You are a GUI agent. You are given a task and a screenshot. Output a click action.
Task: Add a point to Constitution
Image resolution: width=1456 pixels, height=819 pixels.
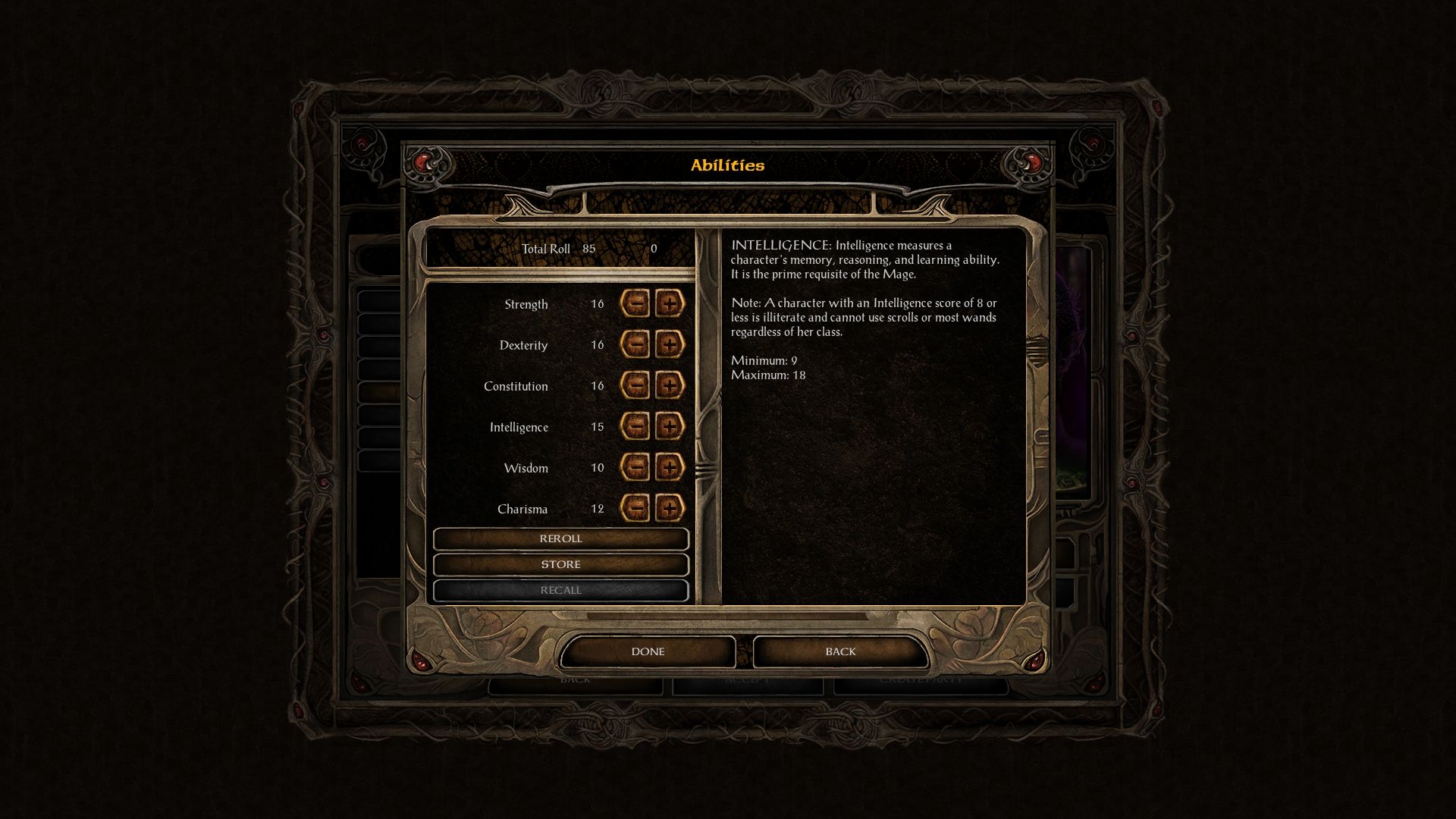point(669,386)
